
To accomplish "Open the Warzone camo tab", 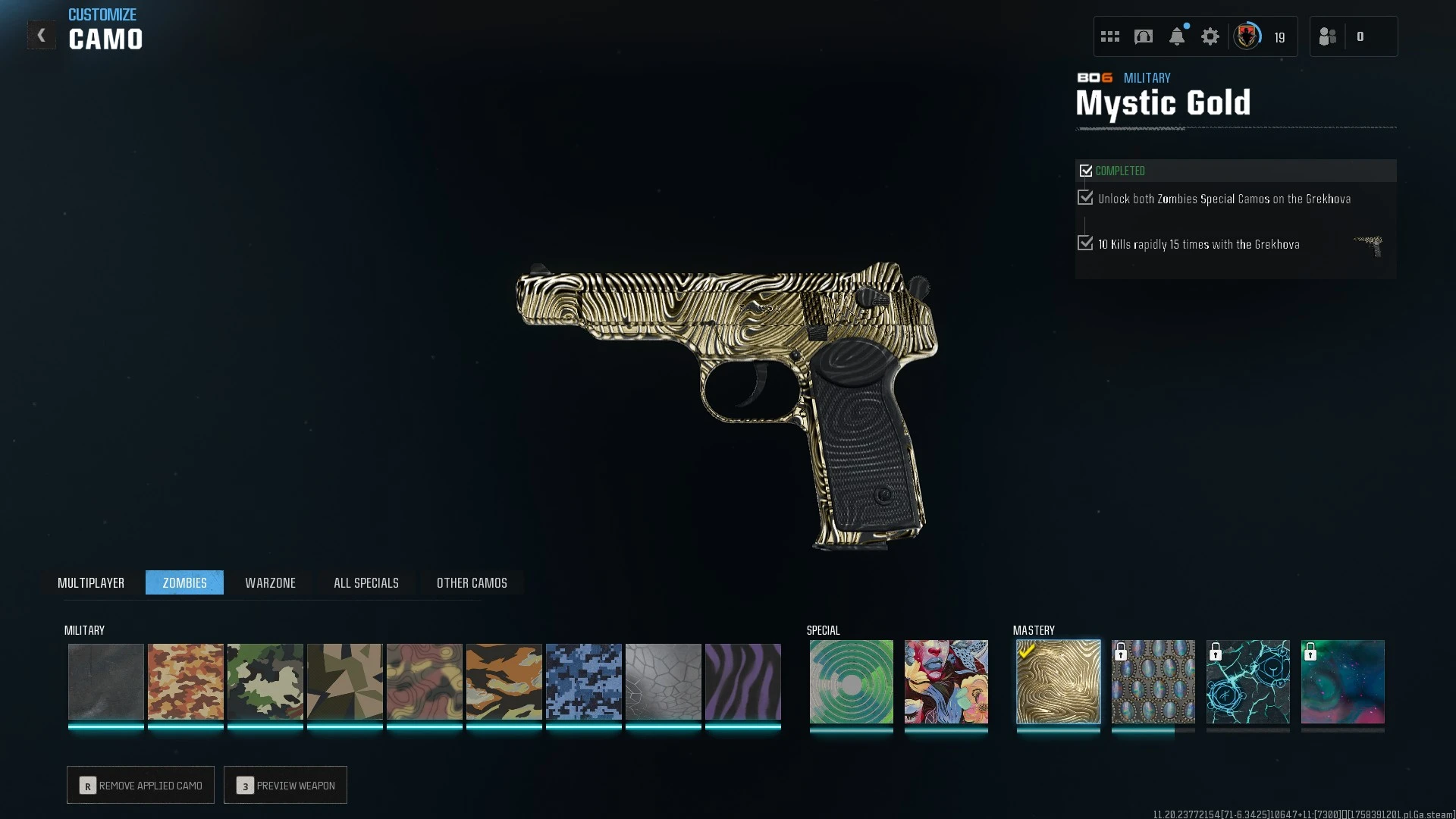I will point(270,582).
